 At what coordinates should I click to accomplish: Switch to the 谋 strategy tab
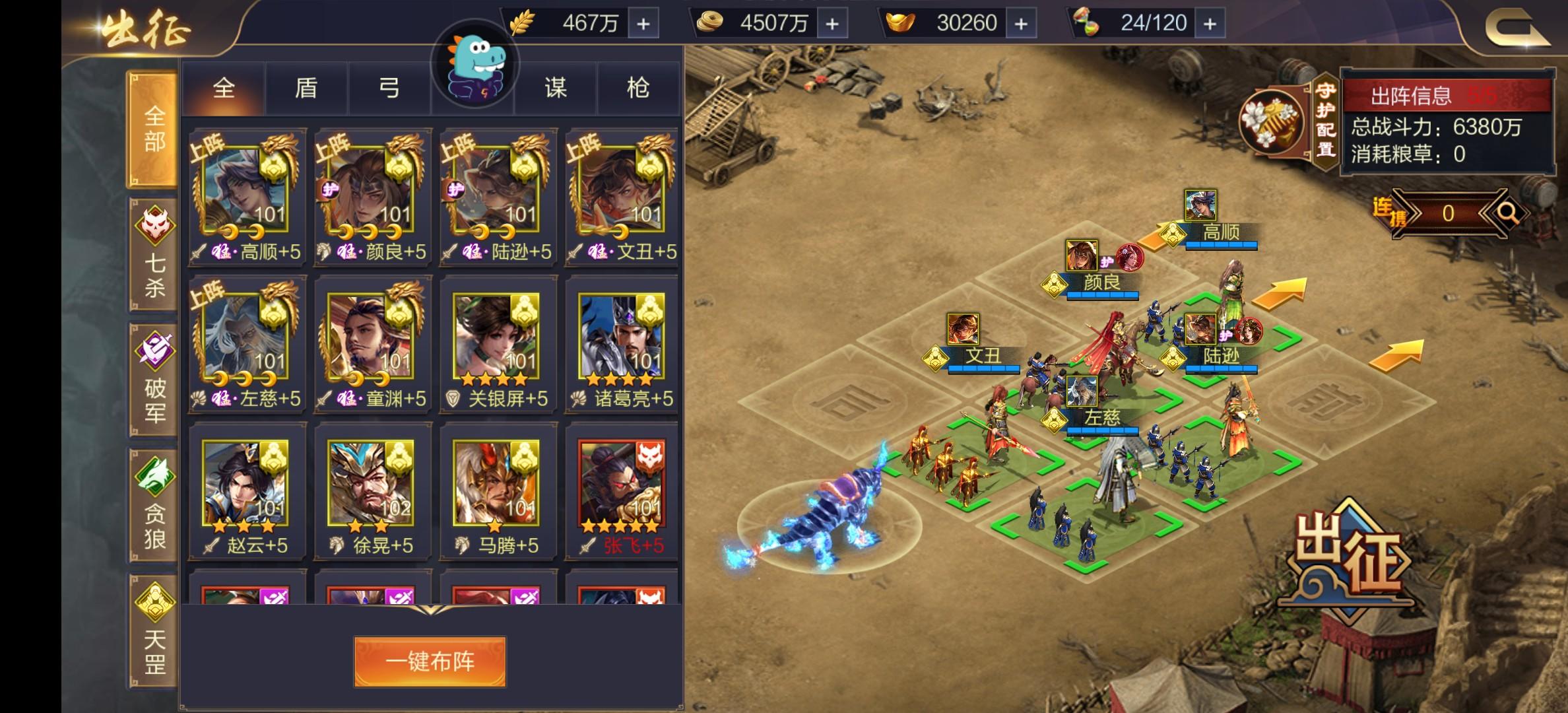pyautogui.click(x=556, y=88)
